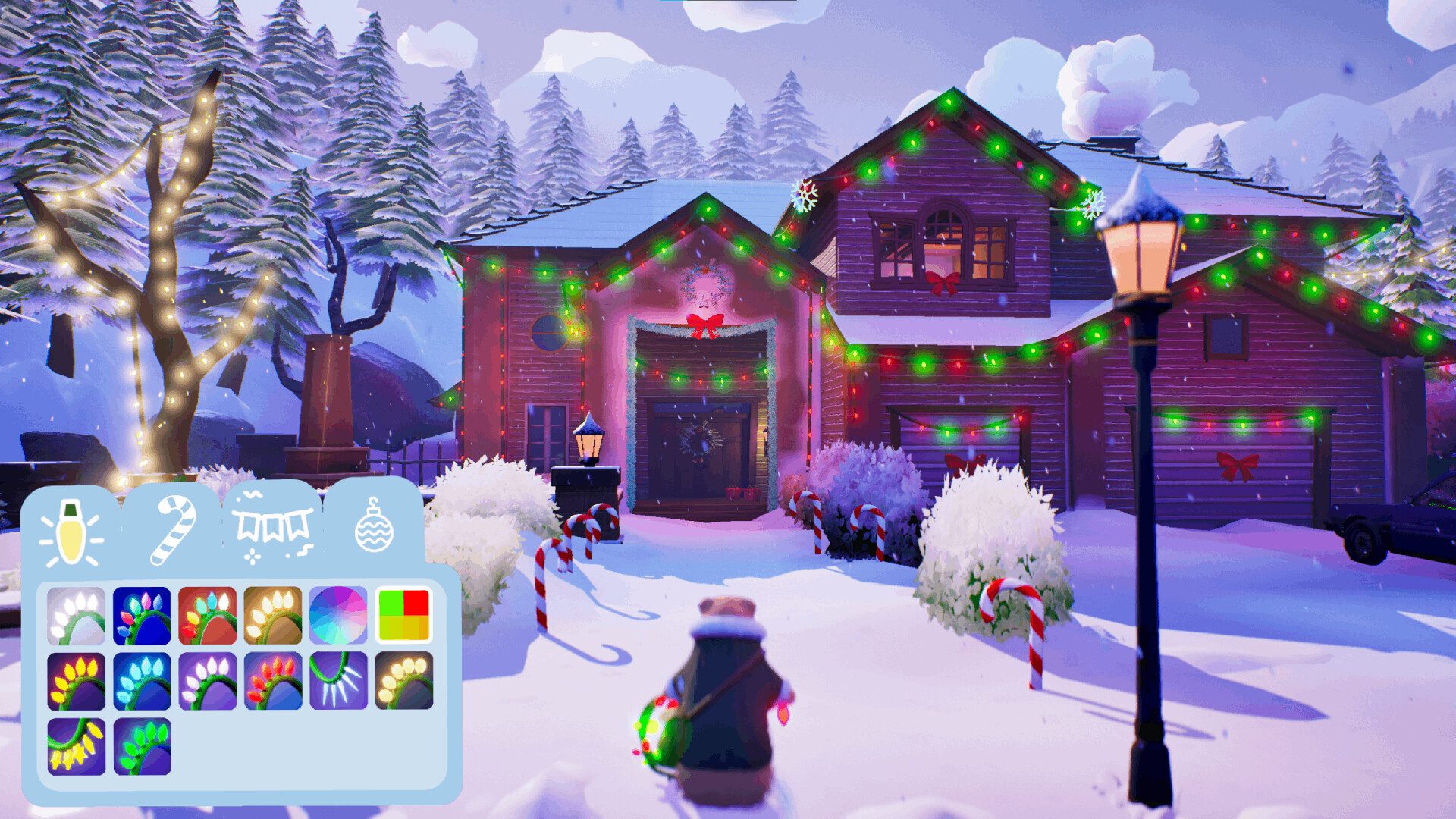Open the candy cane decorations tab

pos(173,531)
